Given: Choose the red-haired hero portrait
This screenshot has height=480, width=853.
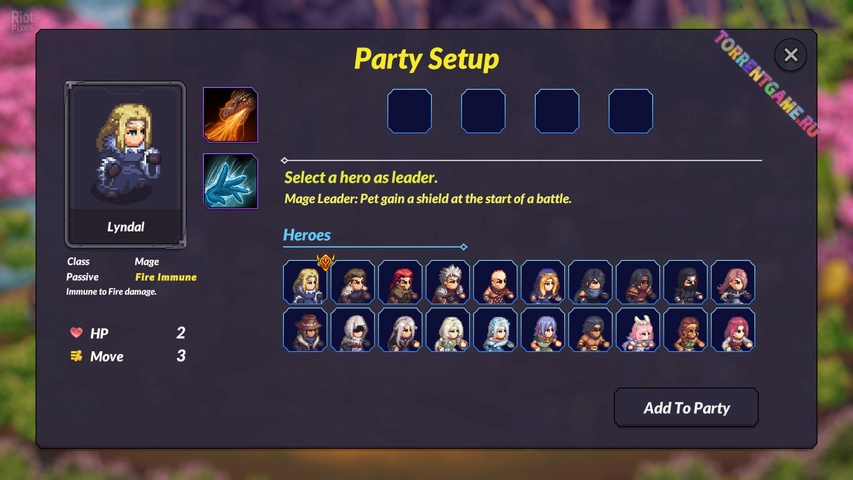Looking at the screenshot, I should coord(400,282).
